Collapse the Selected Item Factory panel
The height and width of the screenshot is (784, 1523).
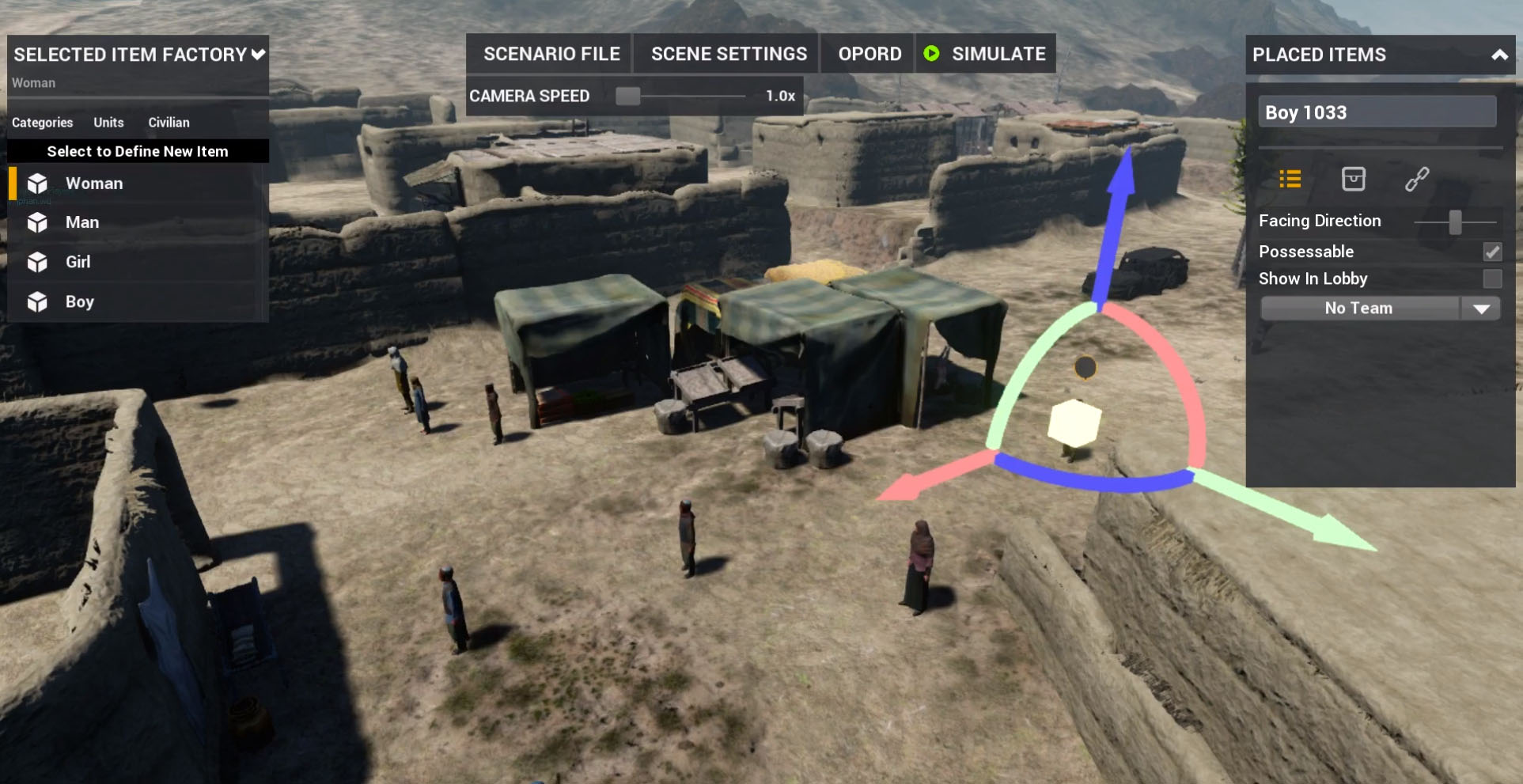258,55
